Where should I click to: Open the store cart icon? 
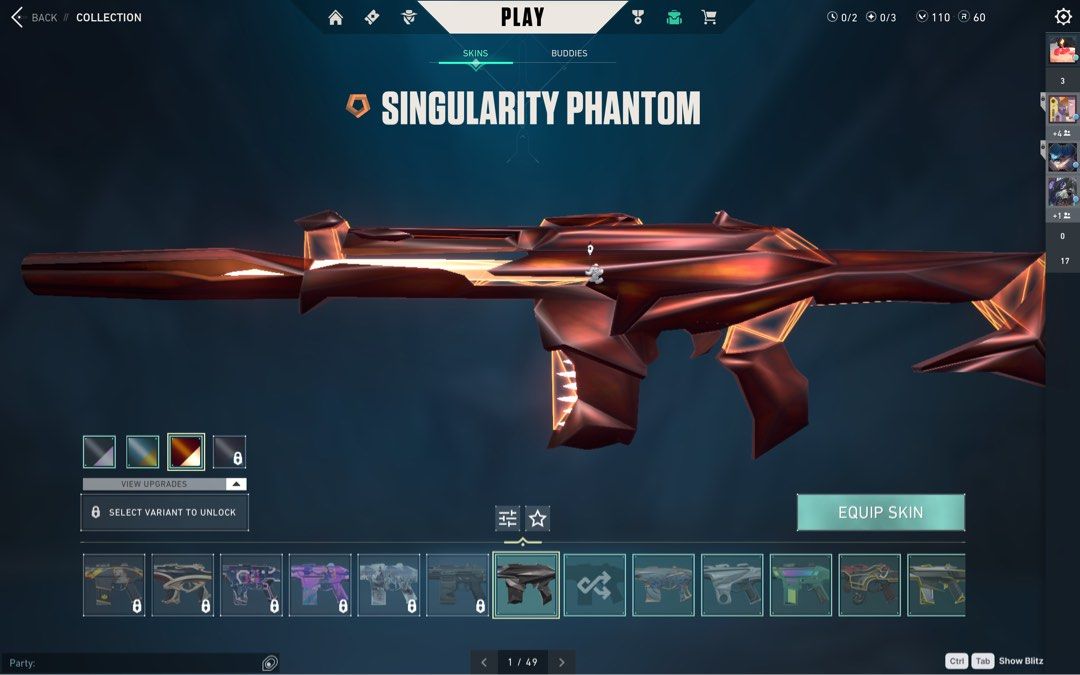tap(709, 17)
